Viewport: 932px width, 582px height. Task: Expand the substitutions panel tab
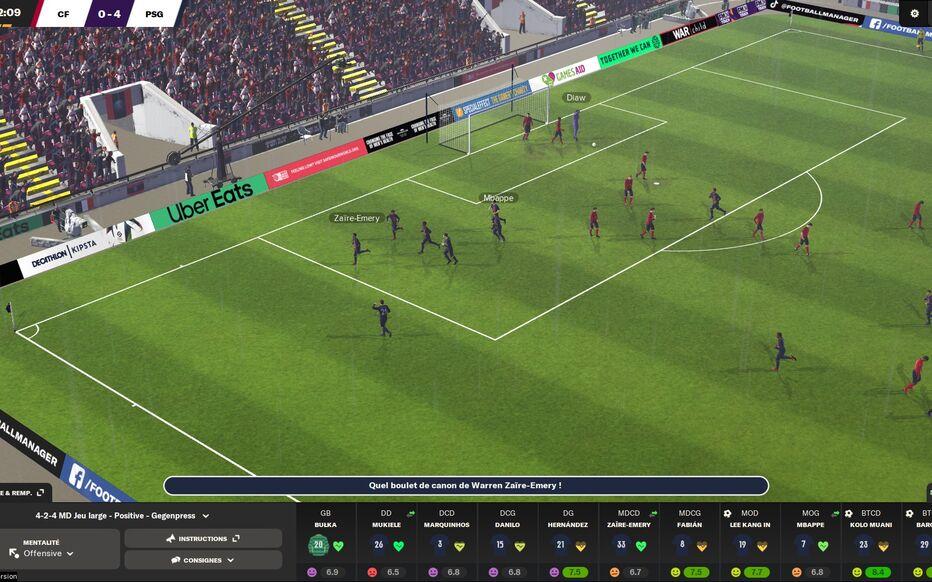pos(24,492)
